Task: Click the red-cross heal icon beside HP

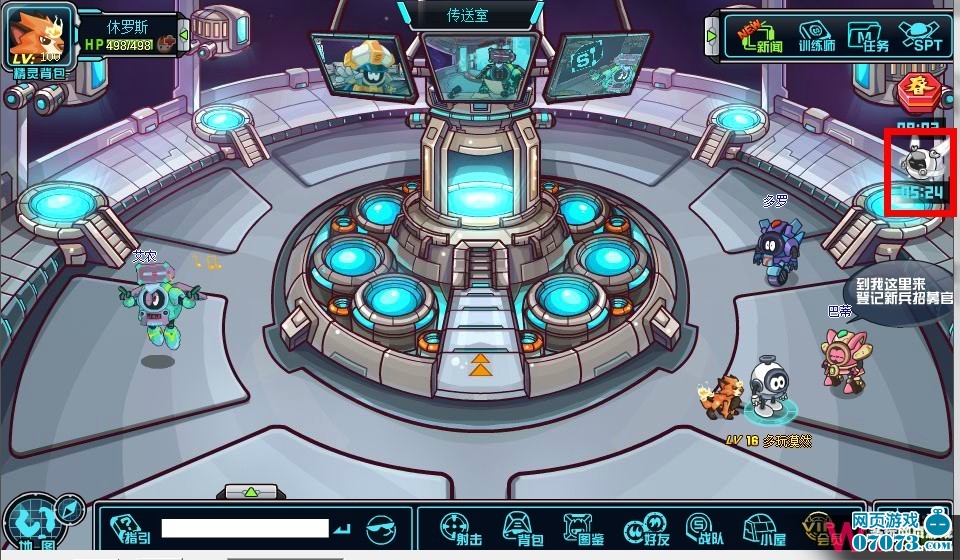Action: click(166, 43)
